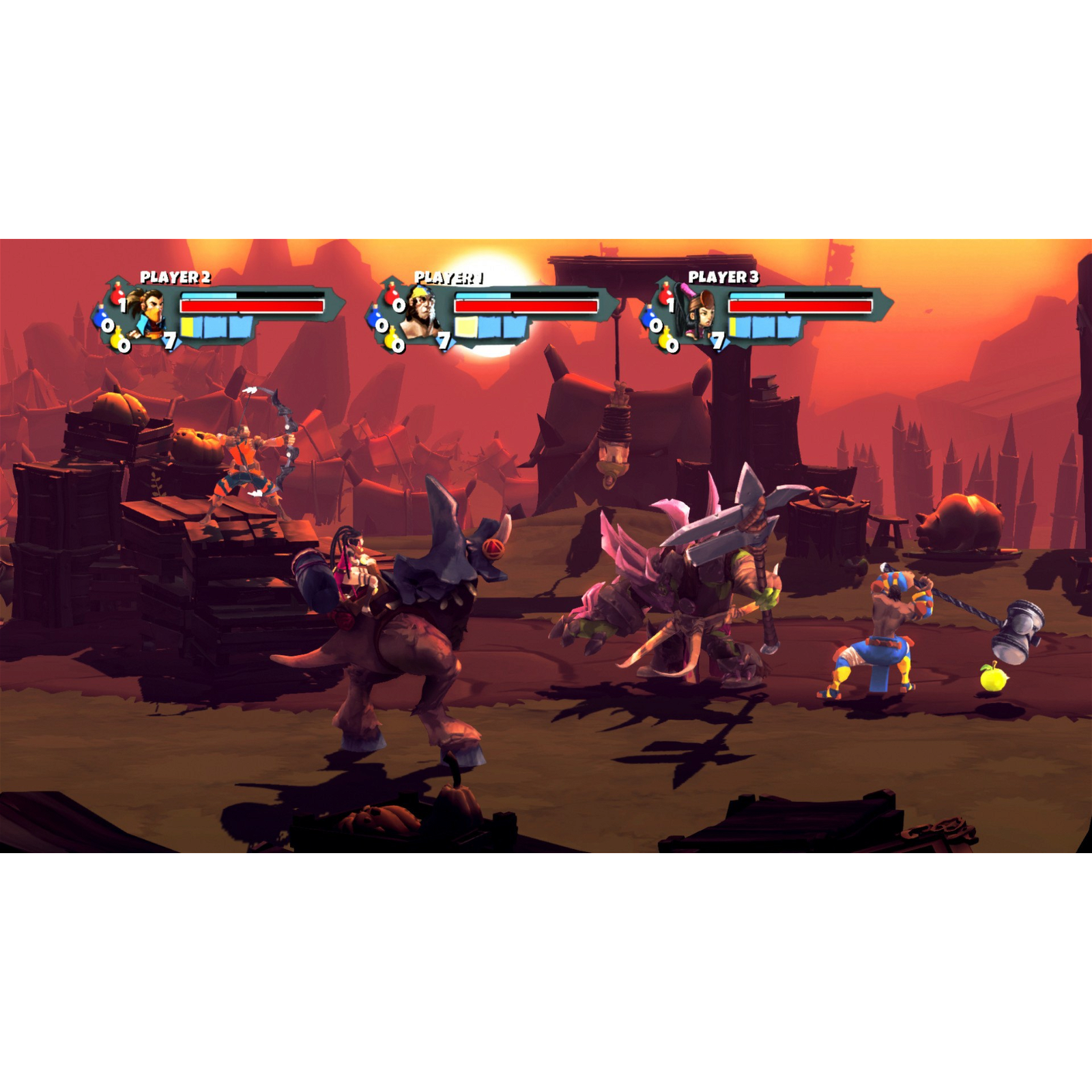Click Player 3's yellow combo meter segment
This screenshot has height=1092, width=1092.
click(732, 326)
